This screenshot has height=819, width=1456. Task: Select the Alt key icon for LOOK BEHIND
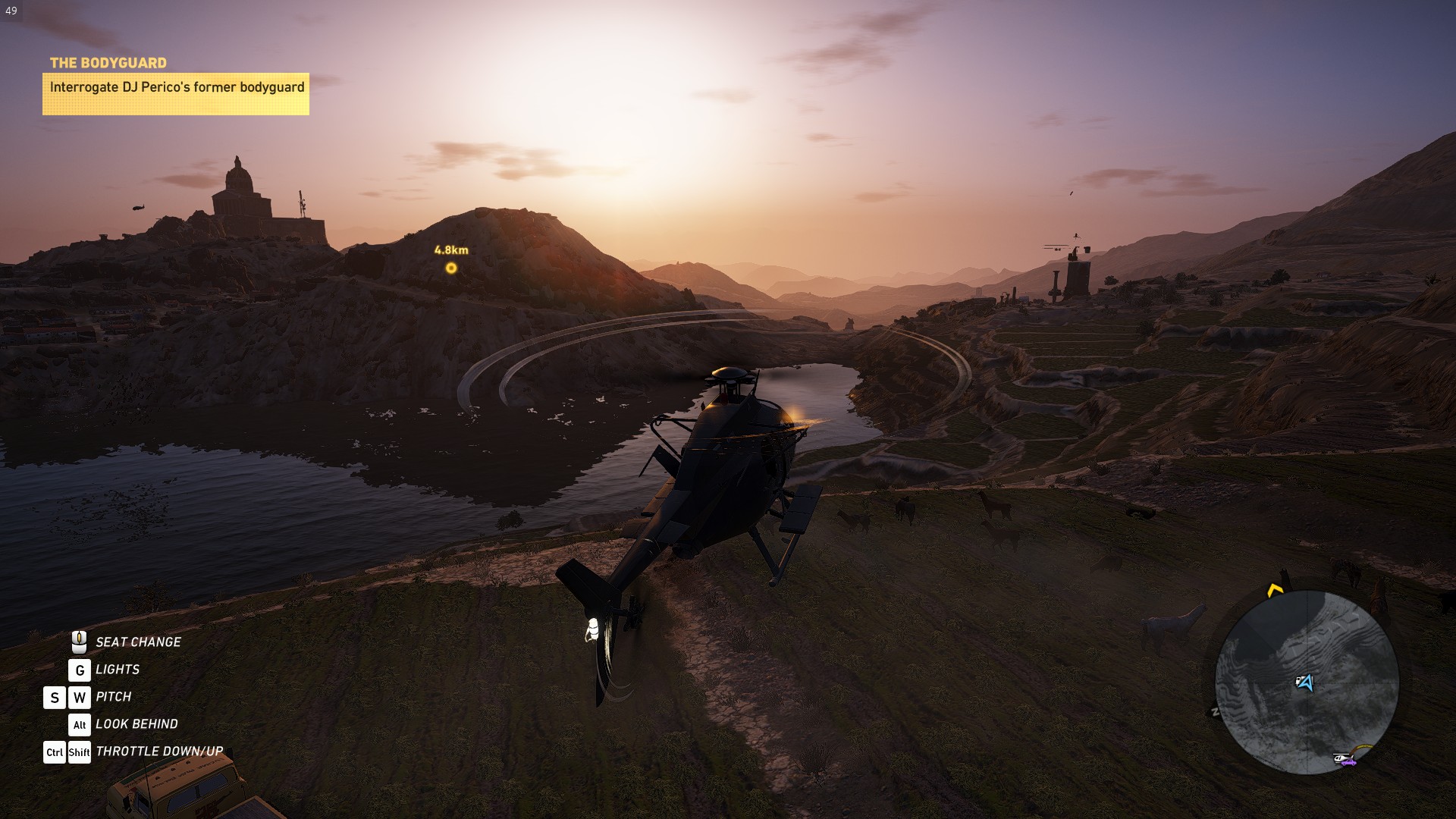click(x=79, y=724)
